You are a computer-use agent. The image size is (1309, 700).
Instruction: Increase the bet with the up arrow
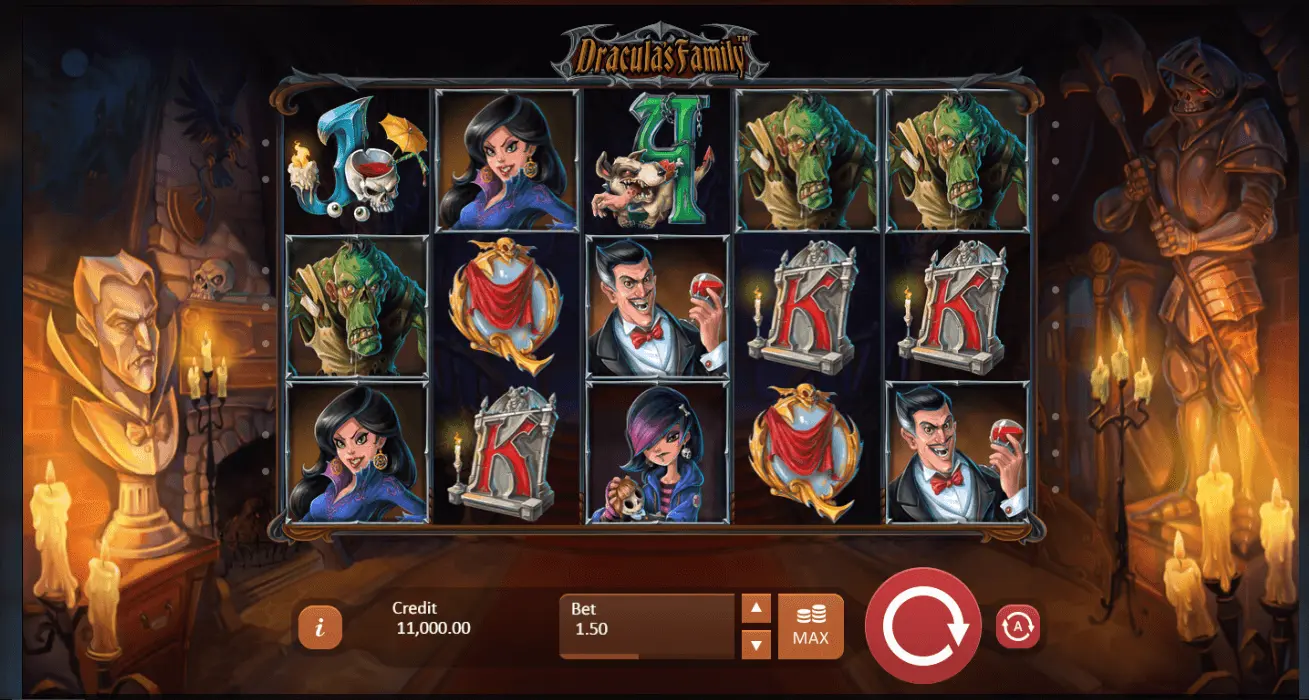756,608
